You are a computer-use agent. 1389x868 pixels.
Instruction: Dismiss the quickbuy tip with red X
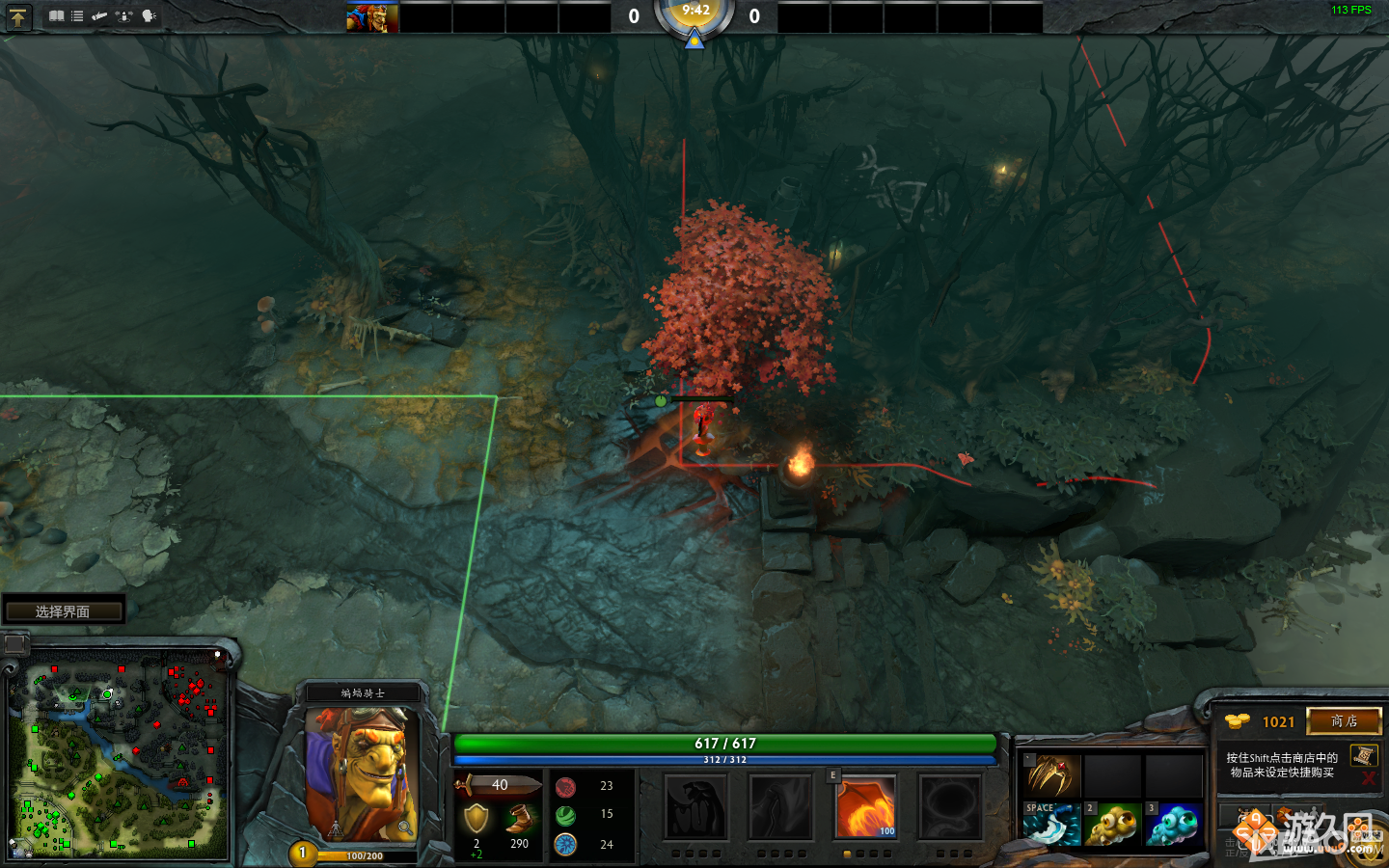[x=1370, y=776]
